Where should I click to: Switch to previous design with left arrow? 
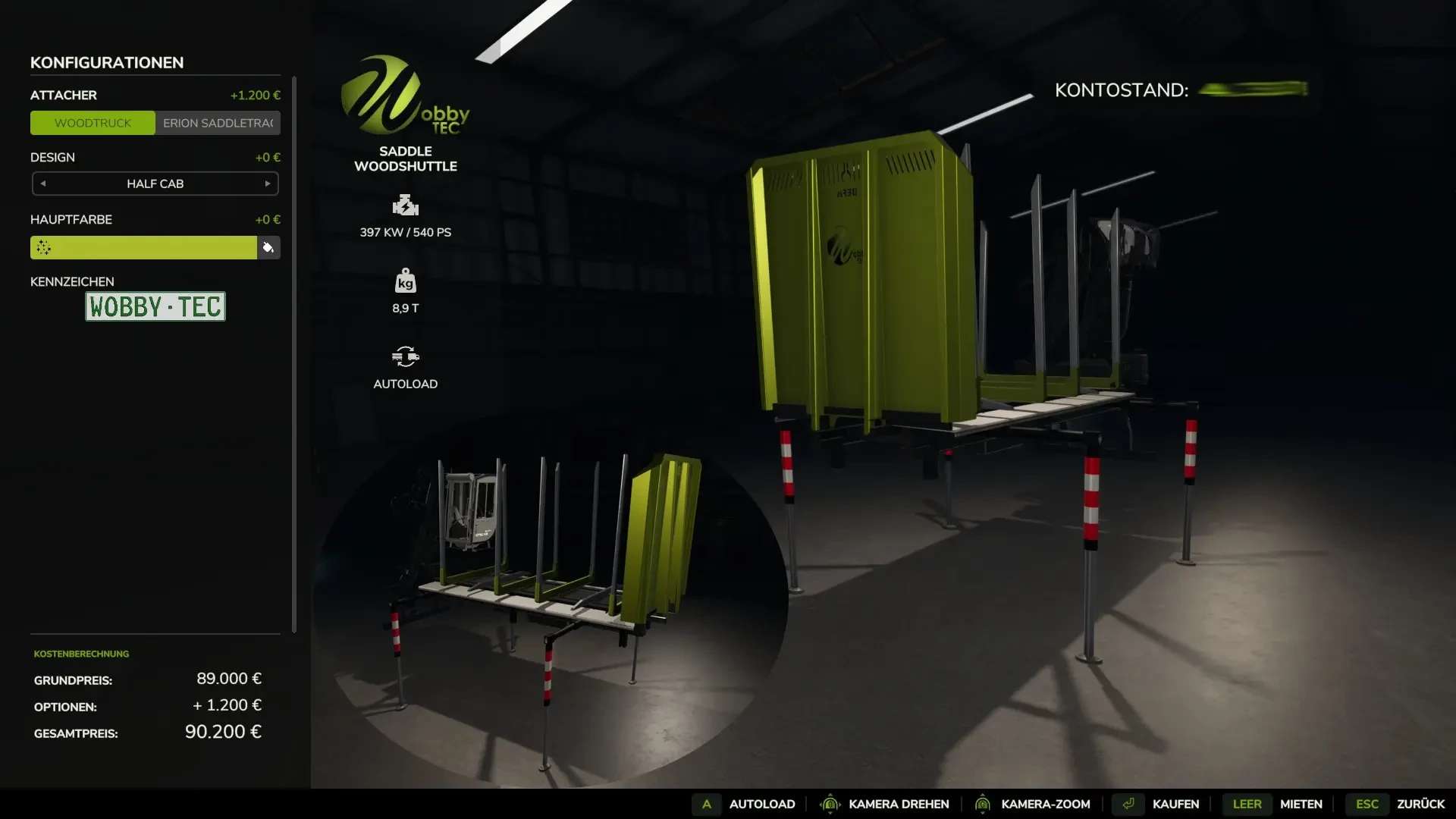(x=43, y=184)
